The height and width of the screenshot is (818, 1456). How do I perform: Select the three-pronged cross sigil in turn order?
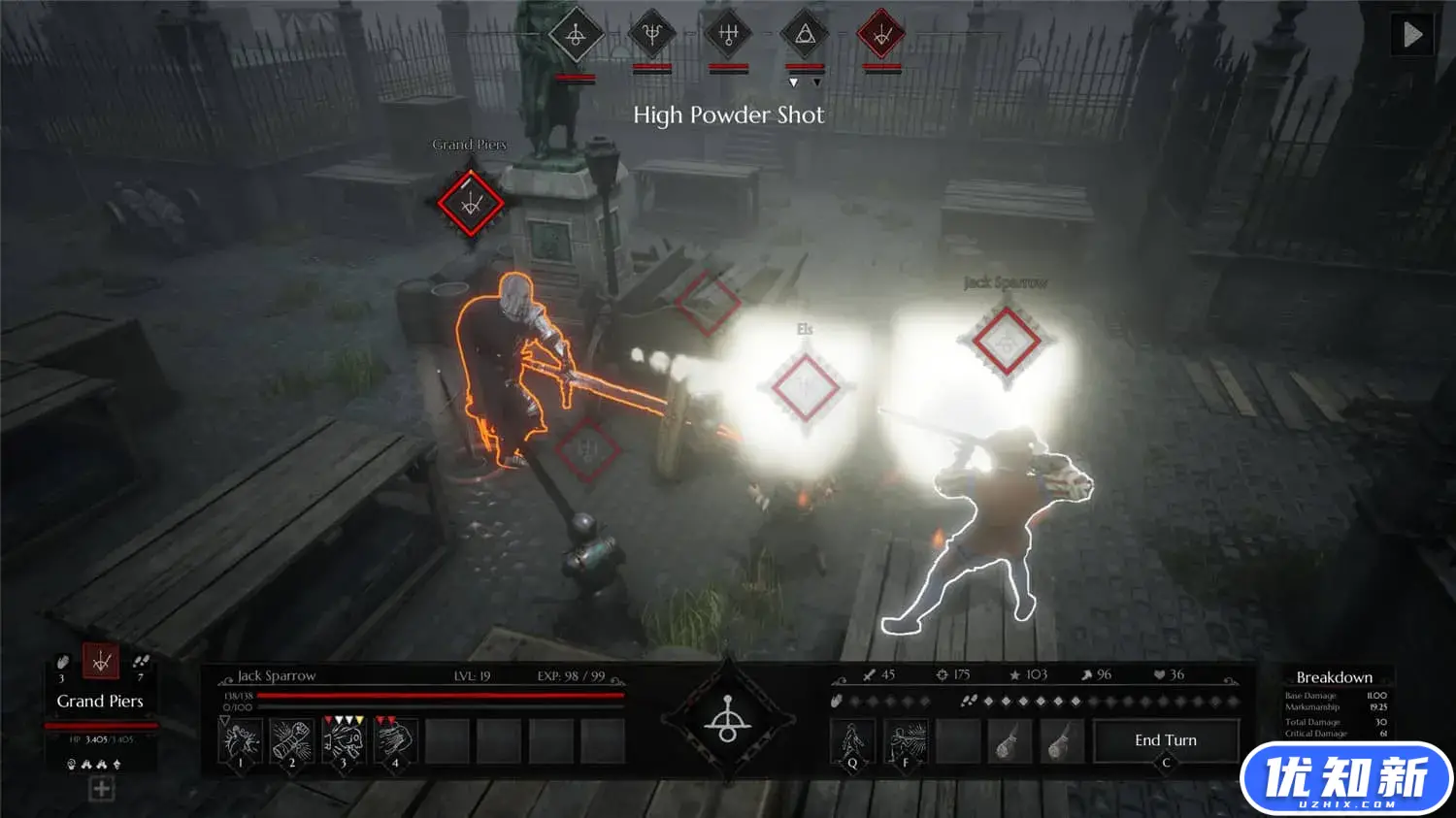click(728, 36)
